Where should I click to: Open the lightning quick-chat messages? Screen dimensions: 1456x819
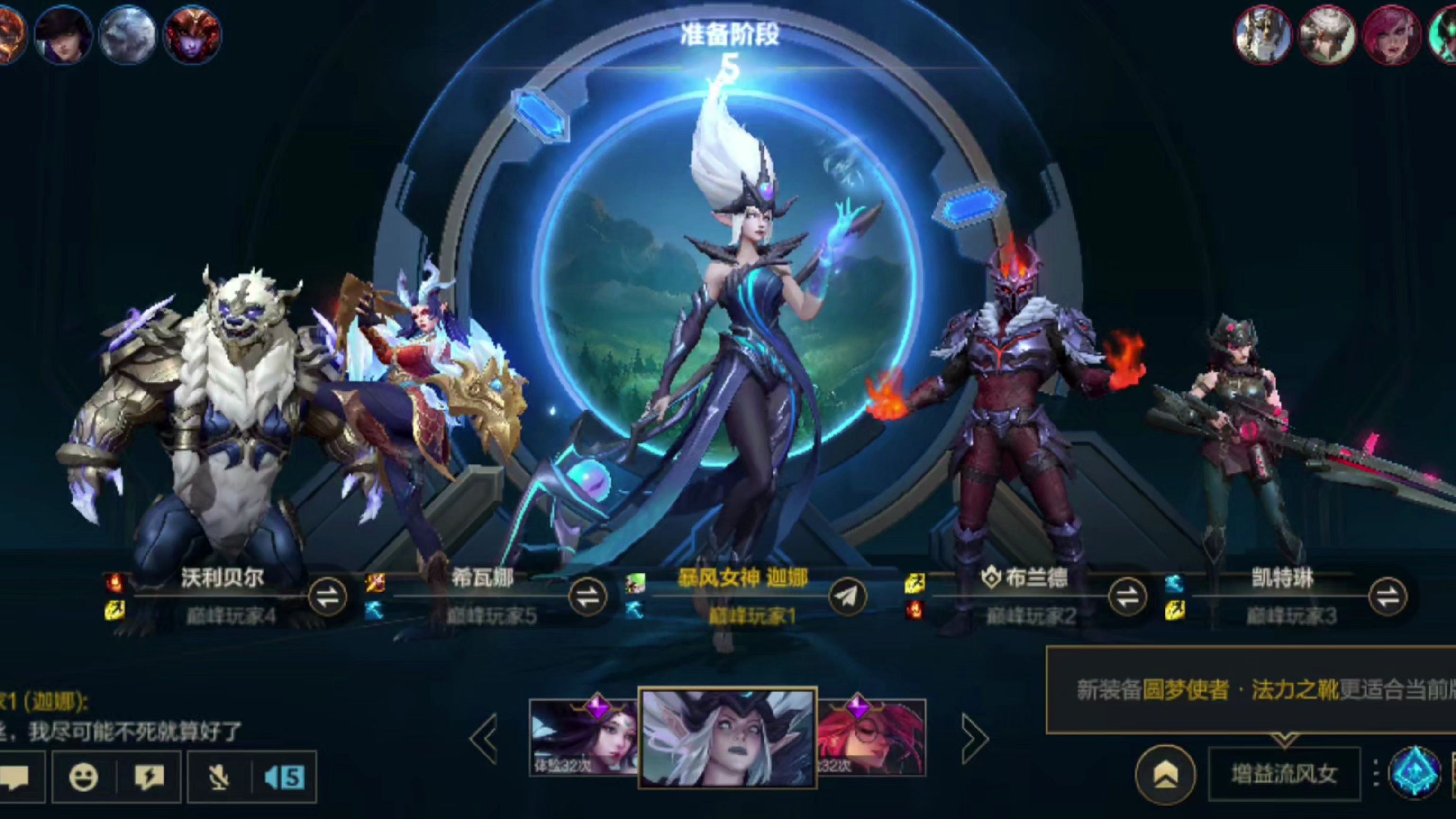[149, 778]
